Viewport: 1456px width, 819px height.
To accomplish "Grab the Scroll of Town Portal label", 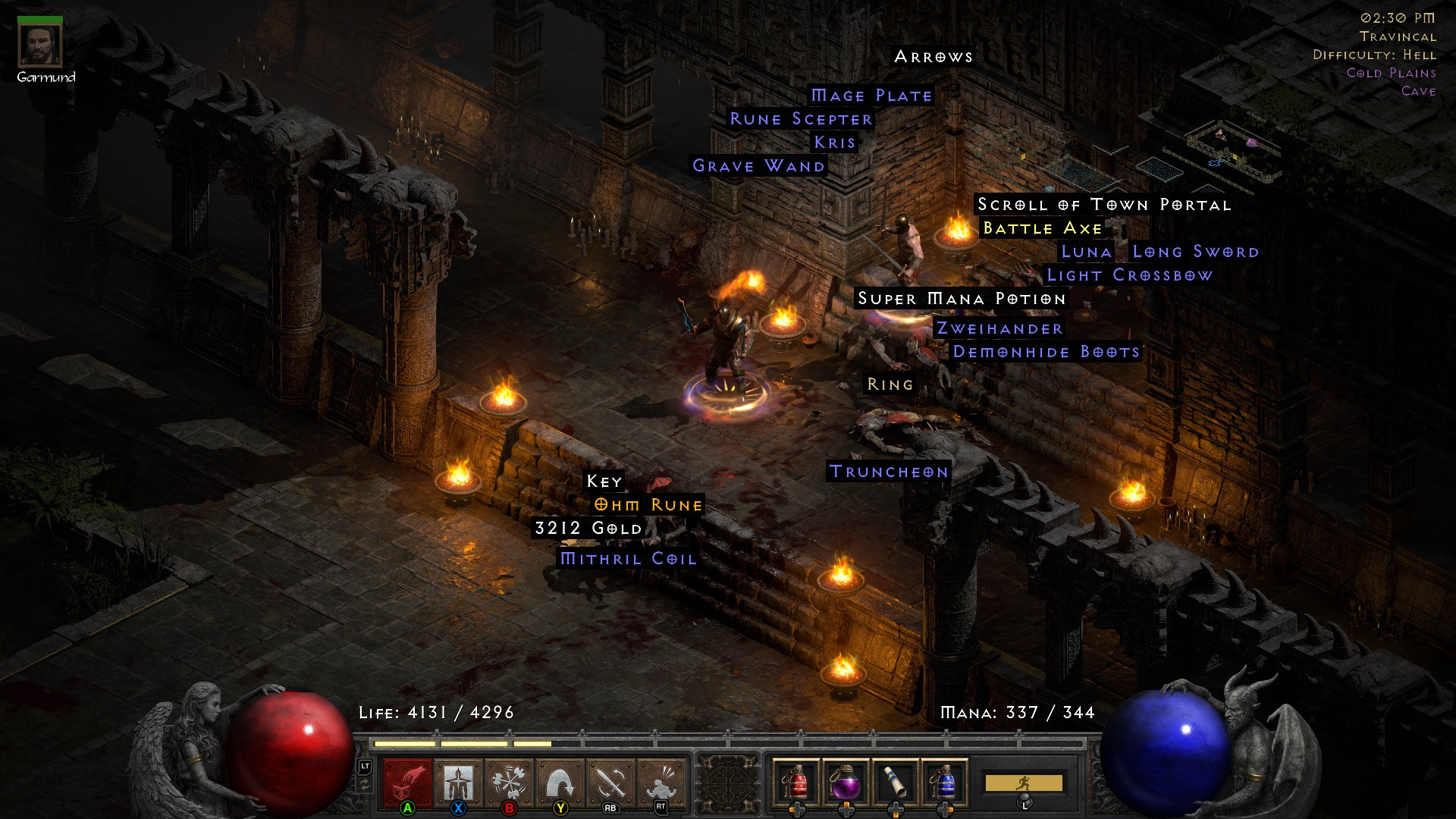I will (x=1103, y=205).
